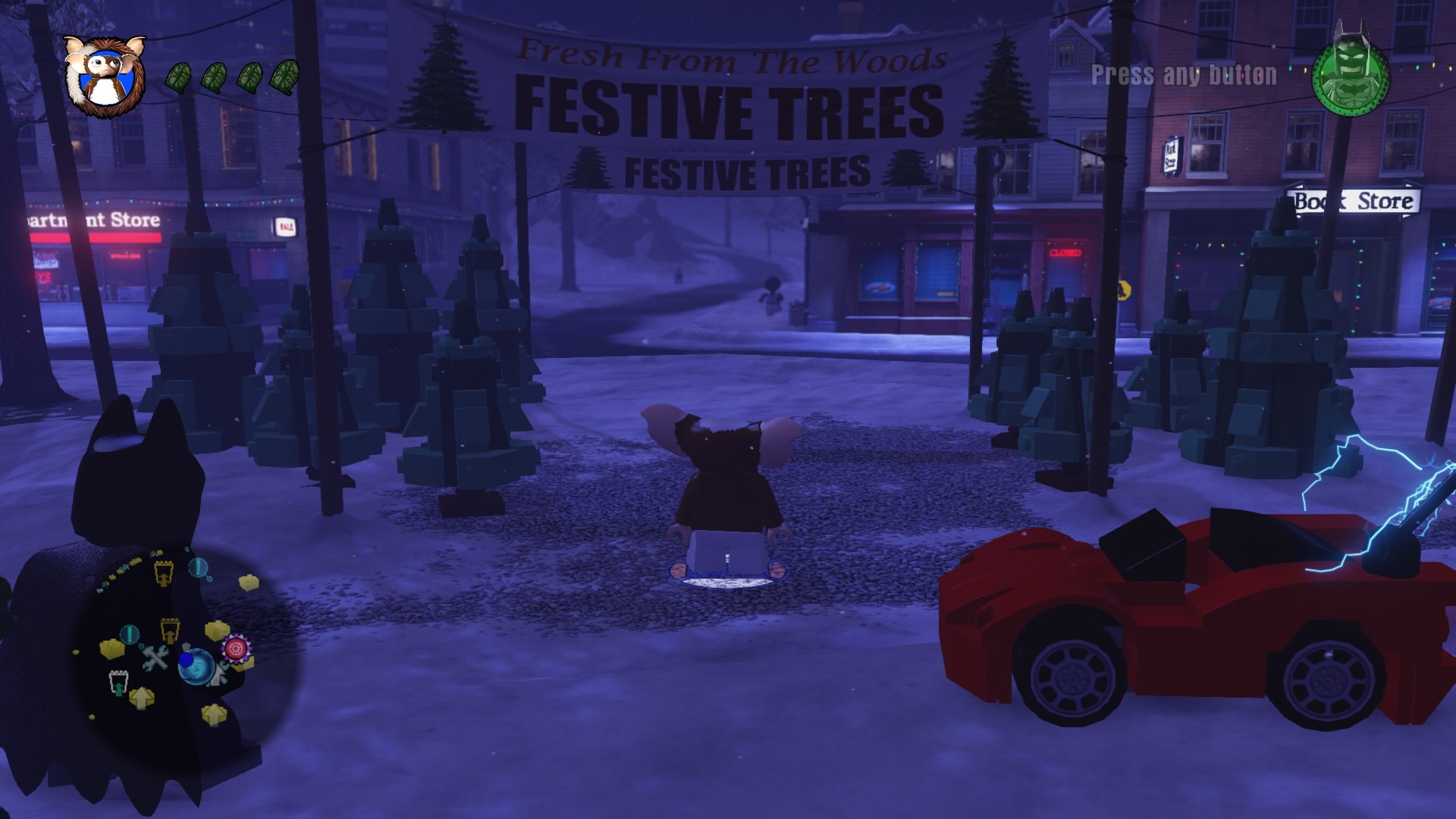Click the blue portal swirl on the minimap
1456x819 pixels.
click(196, 667)
